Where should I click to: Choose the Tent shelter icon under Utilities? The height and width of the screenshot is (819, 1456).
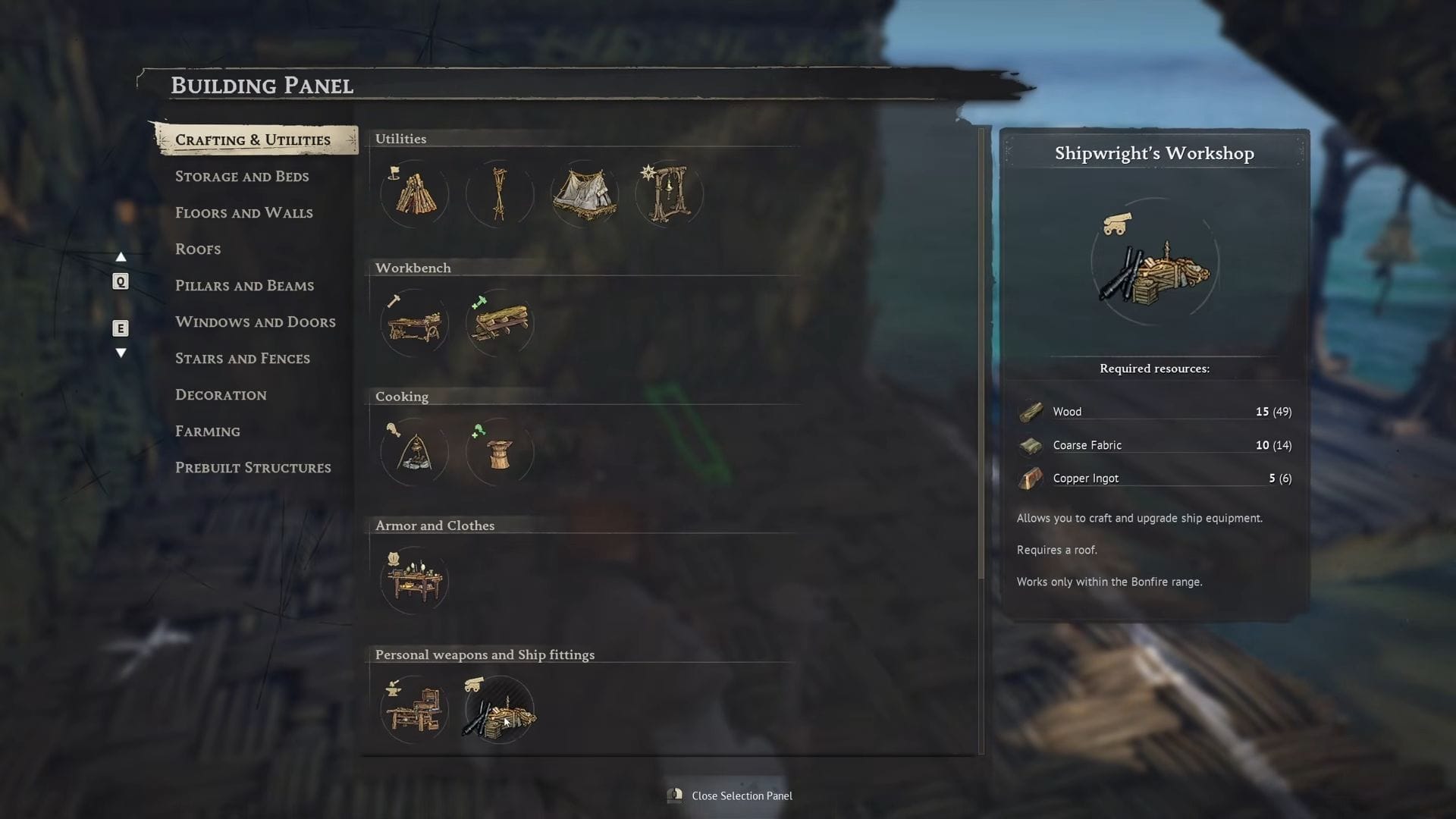[584, 193]
